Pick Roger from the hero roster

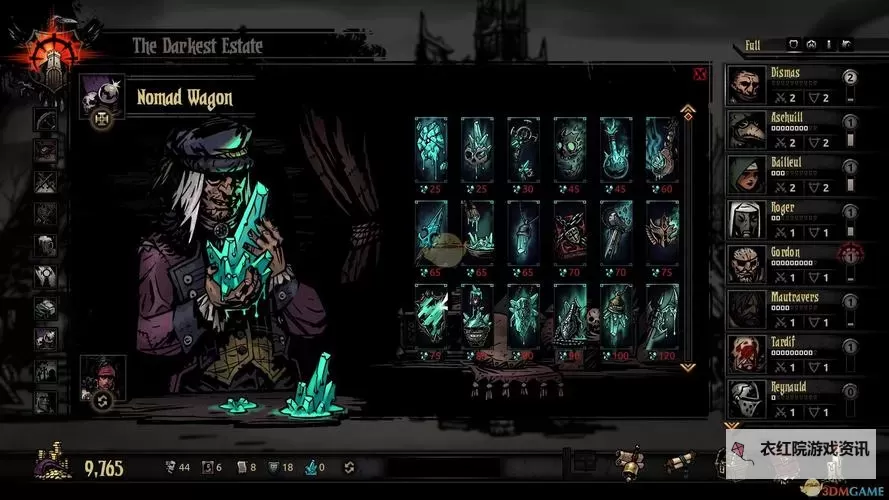pyautogui.click(x=790, y=221)
